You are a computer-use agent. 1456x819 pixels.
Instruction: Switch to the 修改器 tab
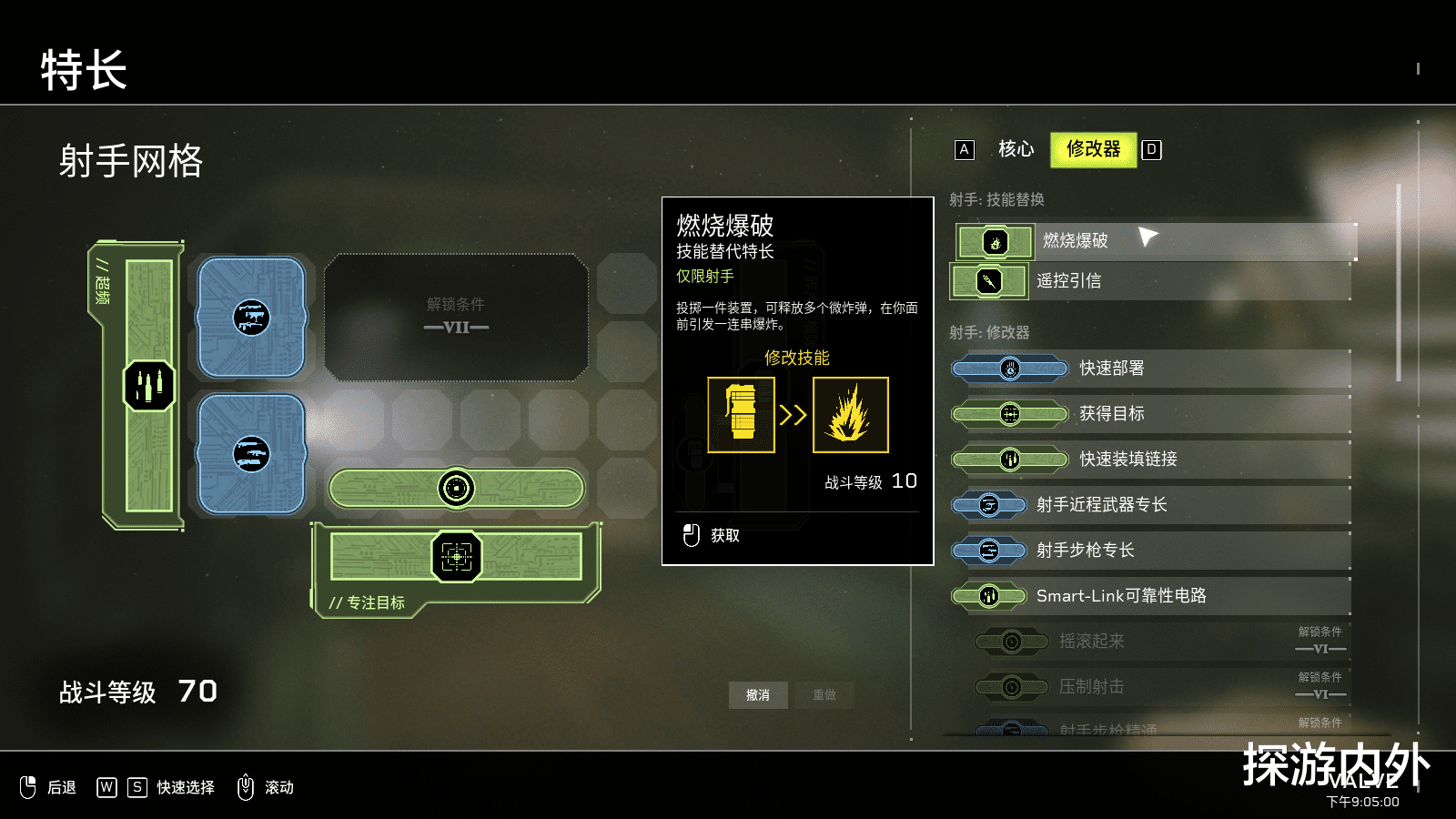1092,148
